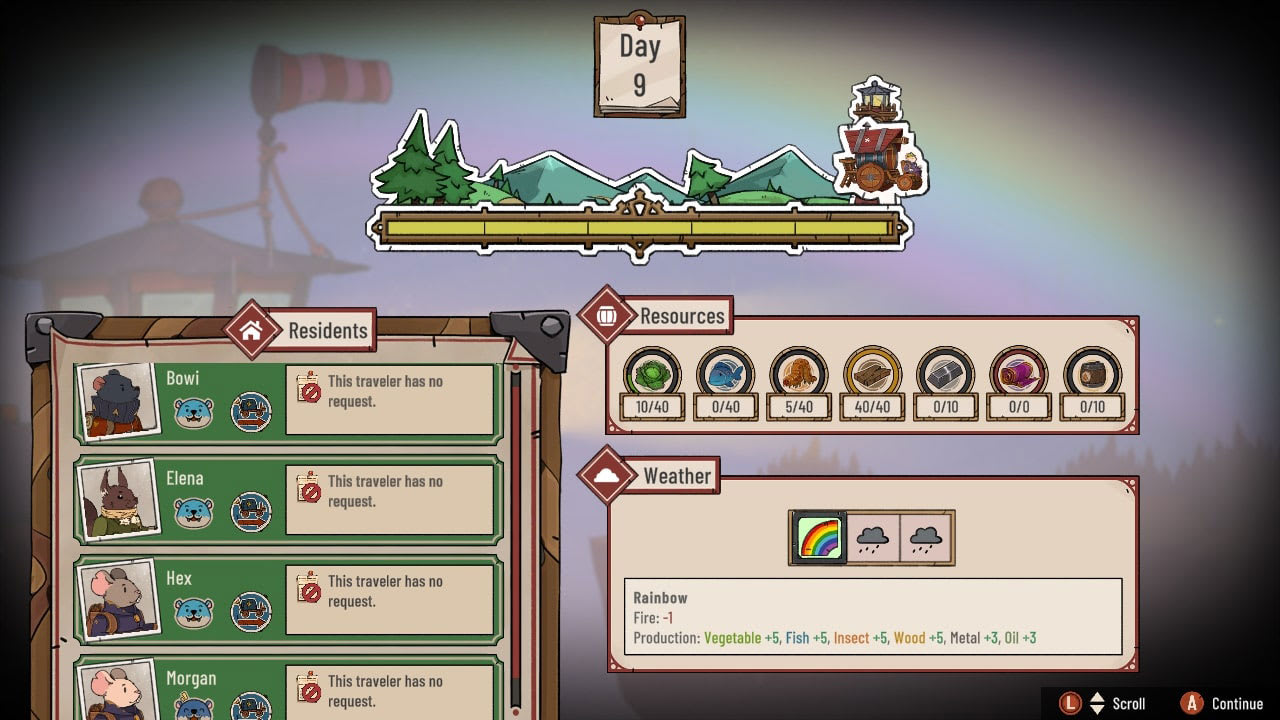Click Morgan's no request note
This screenshot has height=720, width=1280.
390,691
